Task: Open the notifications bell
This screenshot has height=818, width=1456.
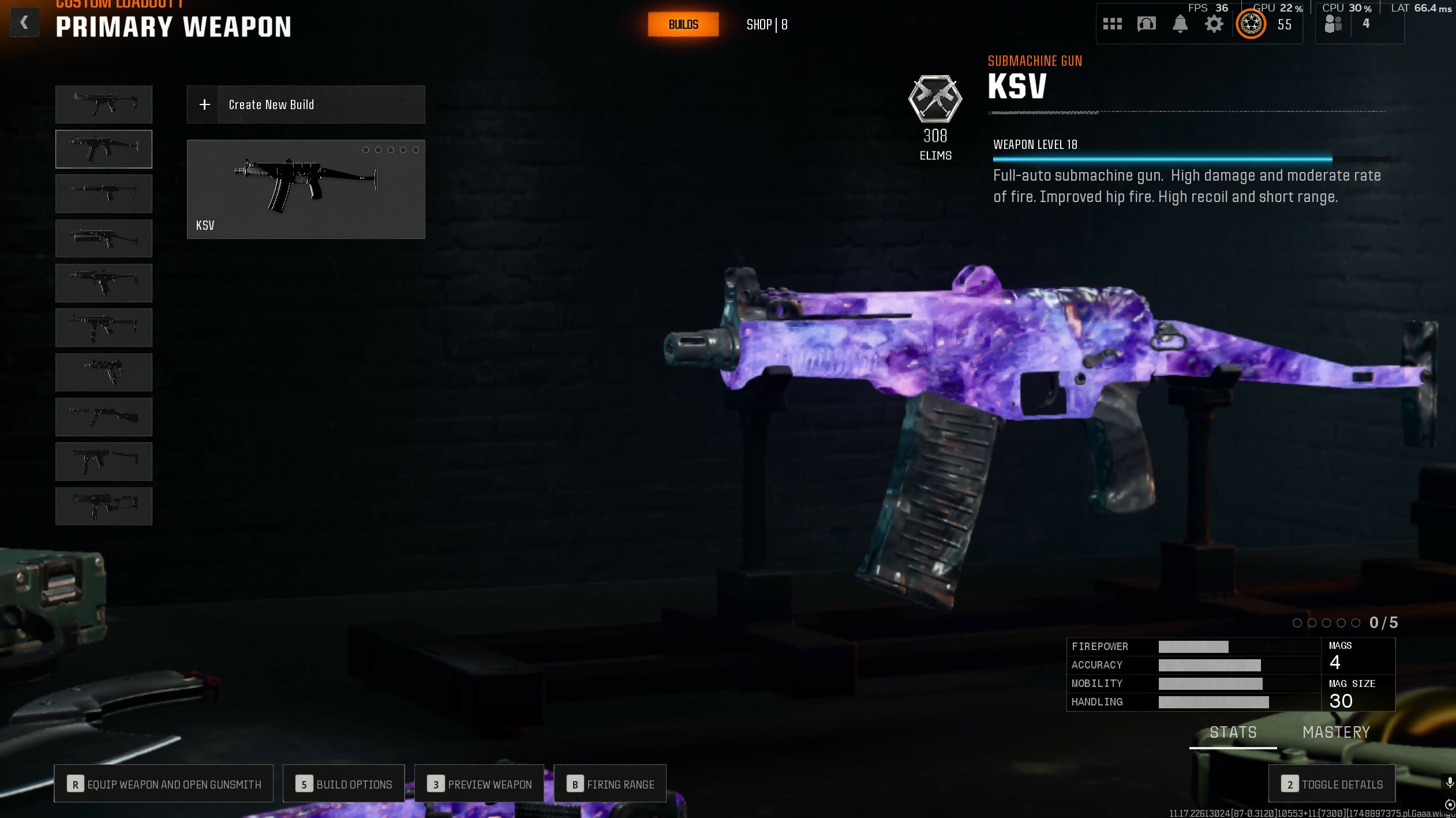Action: [1180, 24]
